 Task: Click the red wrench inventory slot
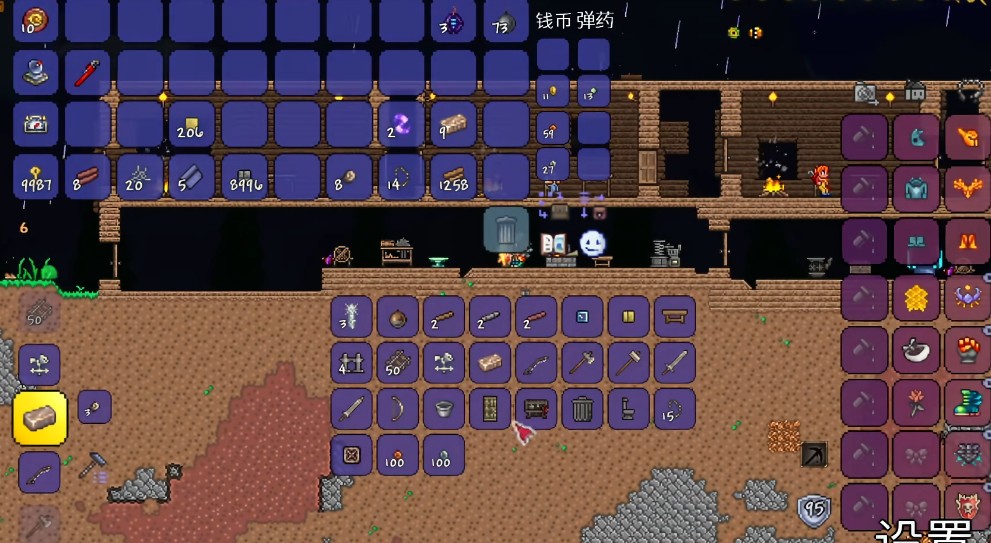click(88, 73)
